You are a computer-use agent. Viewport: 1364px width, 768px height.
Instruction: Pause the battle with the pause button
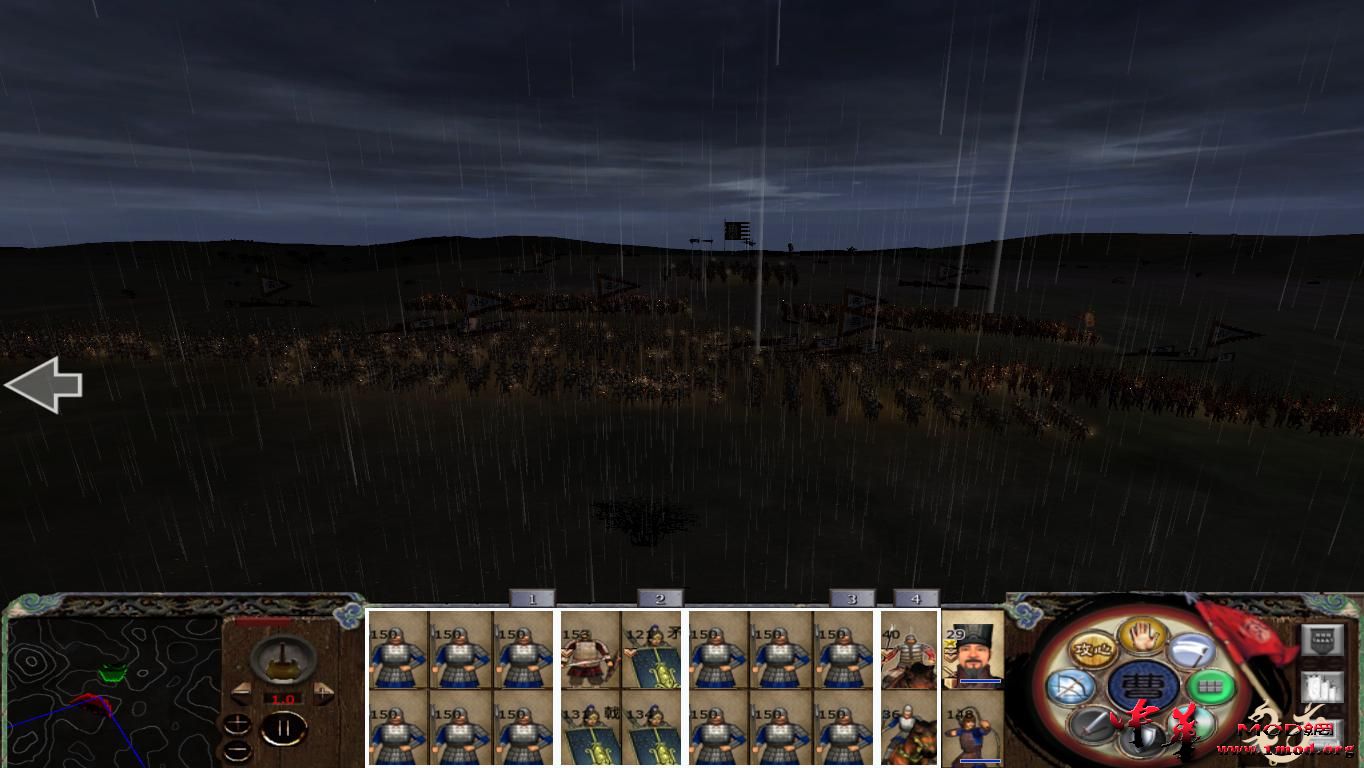(x=284, y=727)
